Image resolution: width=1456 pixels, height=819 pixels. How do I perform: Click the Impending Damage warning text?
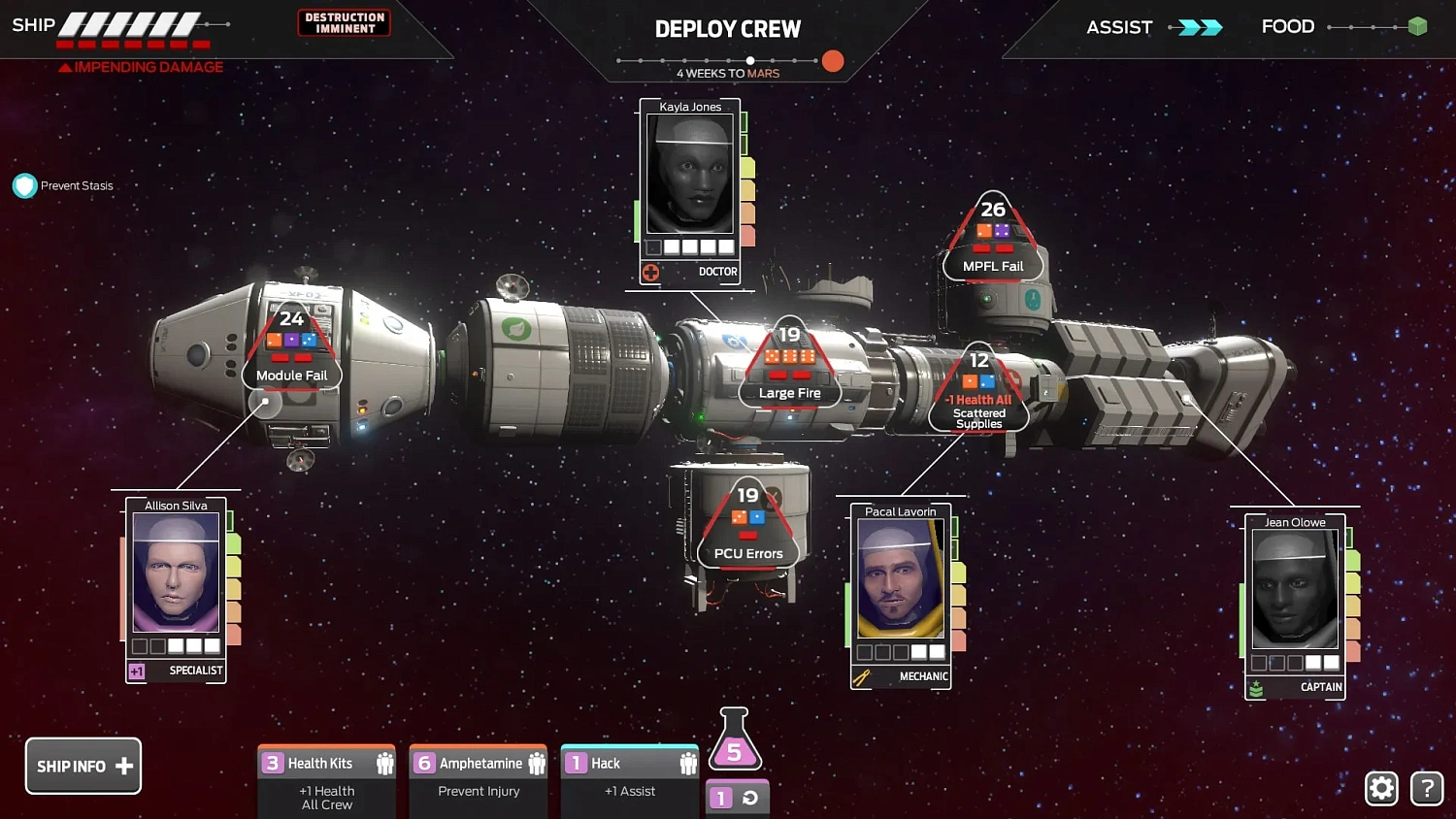pos(141,66)
